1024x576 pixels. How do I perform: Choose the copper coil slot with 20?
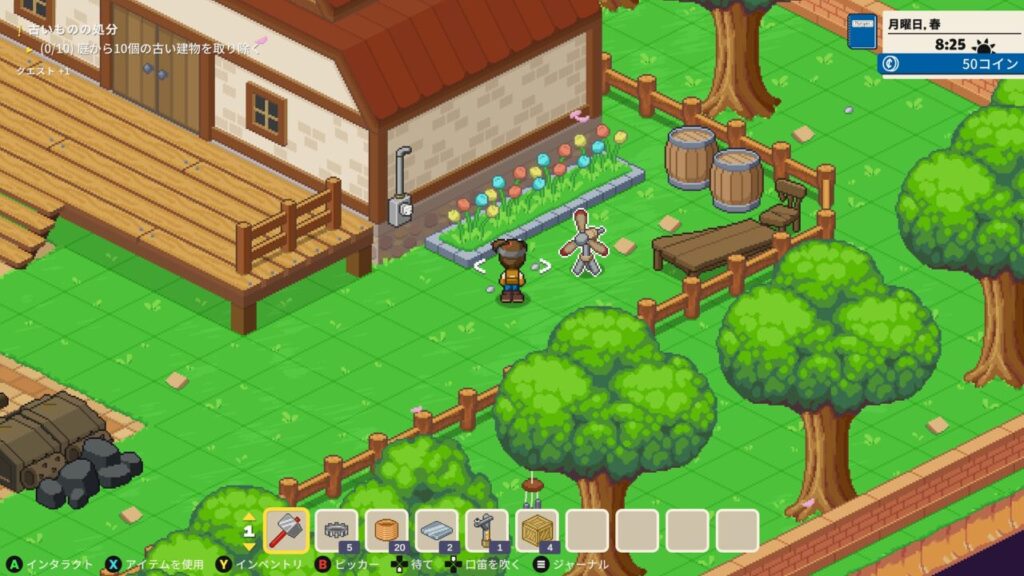(387, 530)
